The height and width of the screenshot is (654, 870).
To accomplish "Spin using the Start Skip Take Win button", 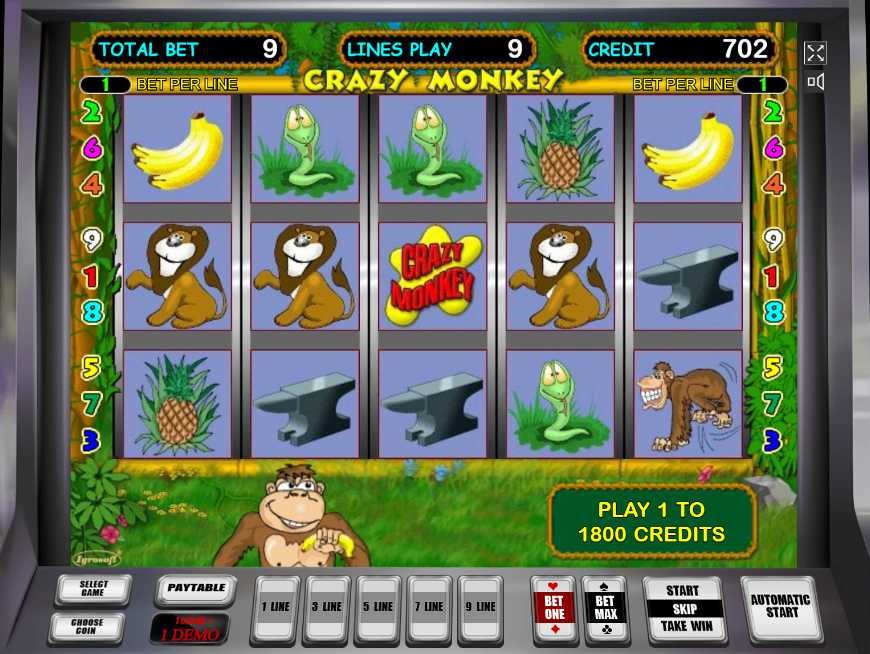I will (683, 608).
